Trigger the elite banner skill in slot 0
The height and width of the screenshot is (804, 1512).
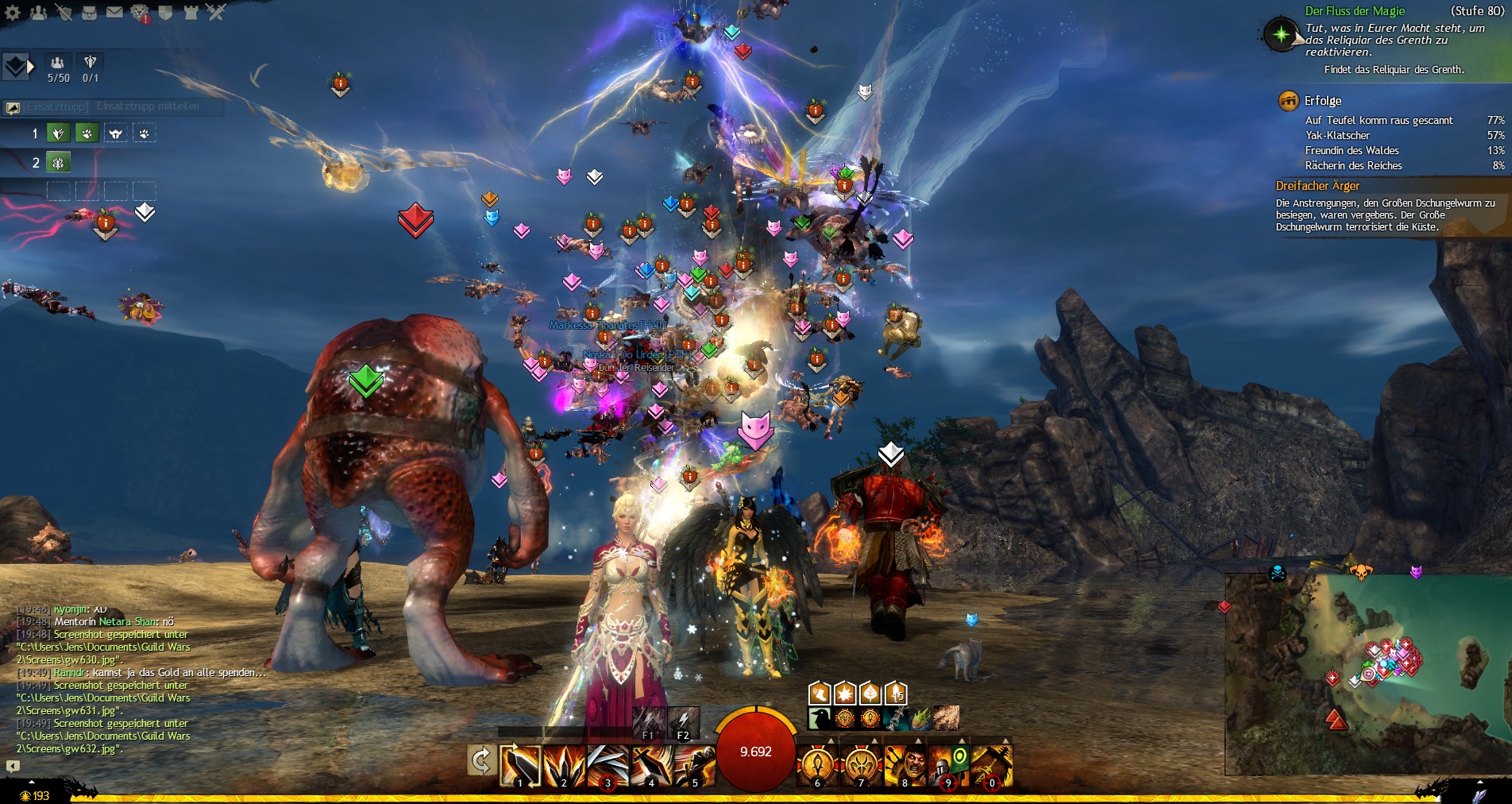pos(991,765)
